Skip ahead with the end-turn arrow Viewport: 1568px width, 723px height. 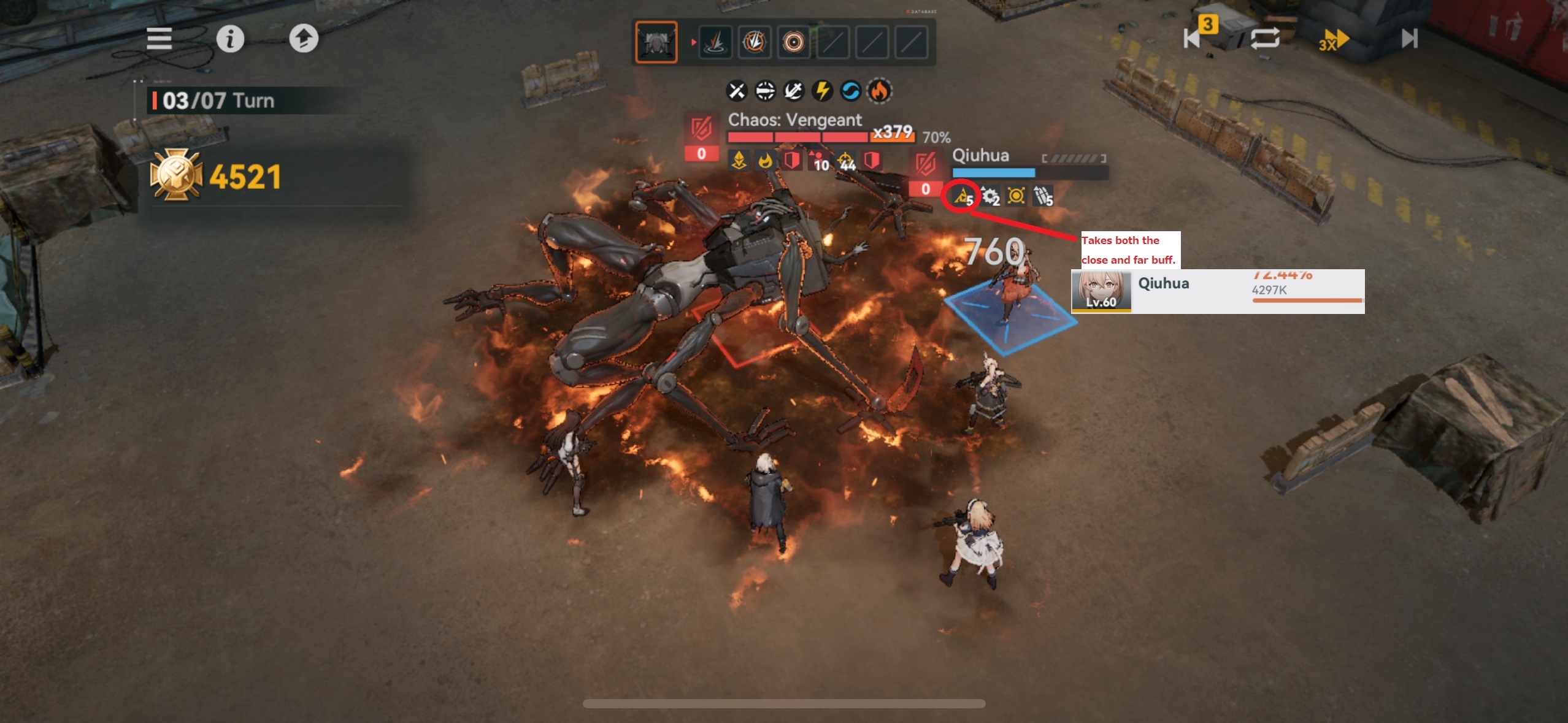pyautogui.click(x=1410, y=39)
